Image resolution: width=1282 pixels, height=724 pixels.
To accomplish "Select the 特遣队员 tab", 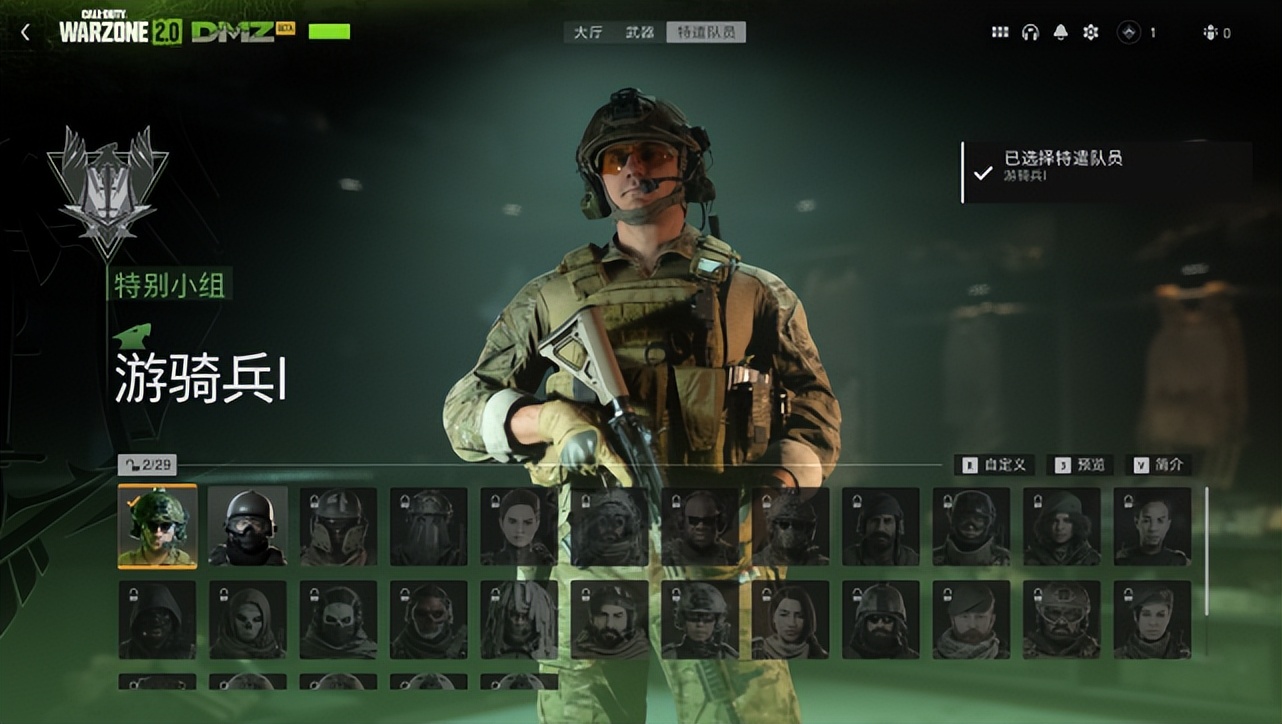I will tap(706, 33).
